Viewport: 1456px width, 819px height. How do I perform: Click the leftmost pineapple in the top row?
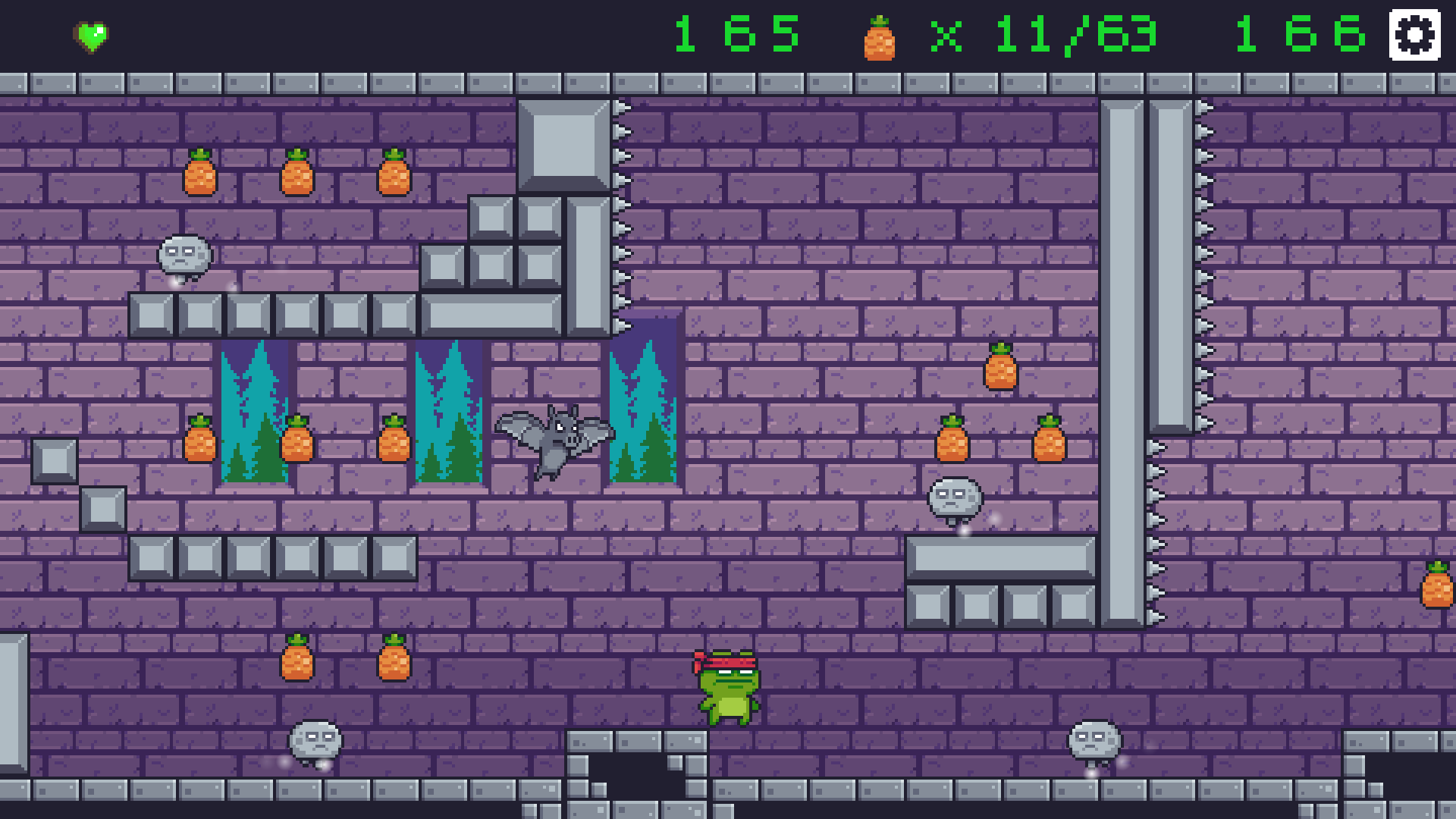pyautogui.click(x=199, y=174)
